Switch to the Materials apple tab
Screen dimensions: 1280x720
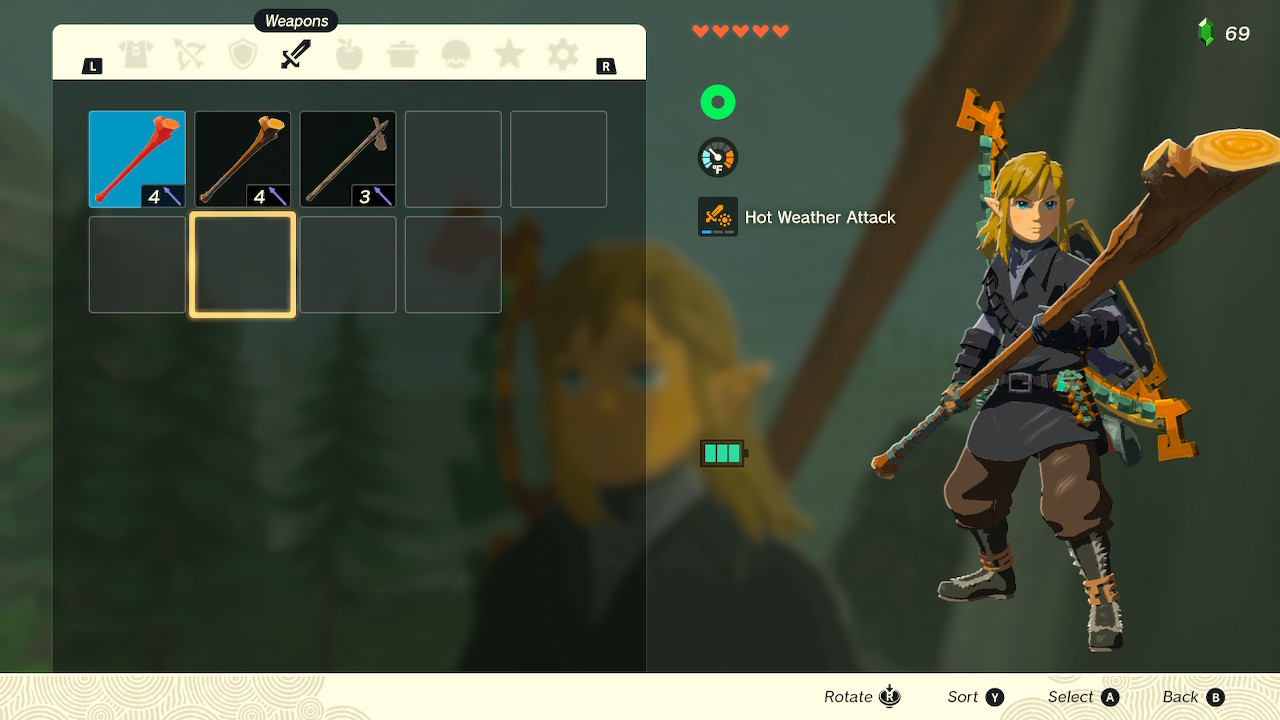coord(349,55)
